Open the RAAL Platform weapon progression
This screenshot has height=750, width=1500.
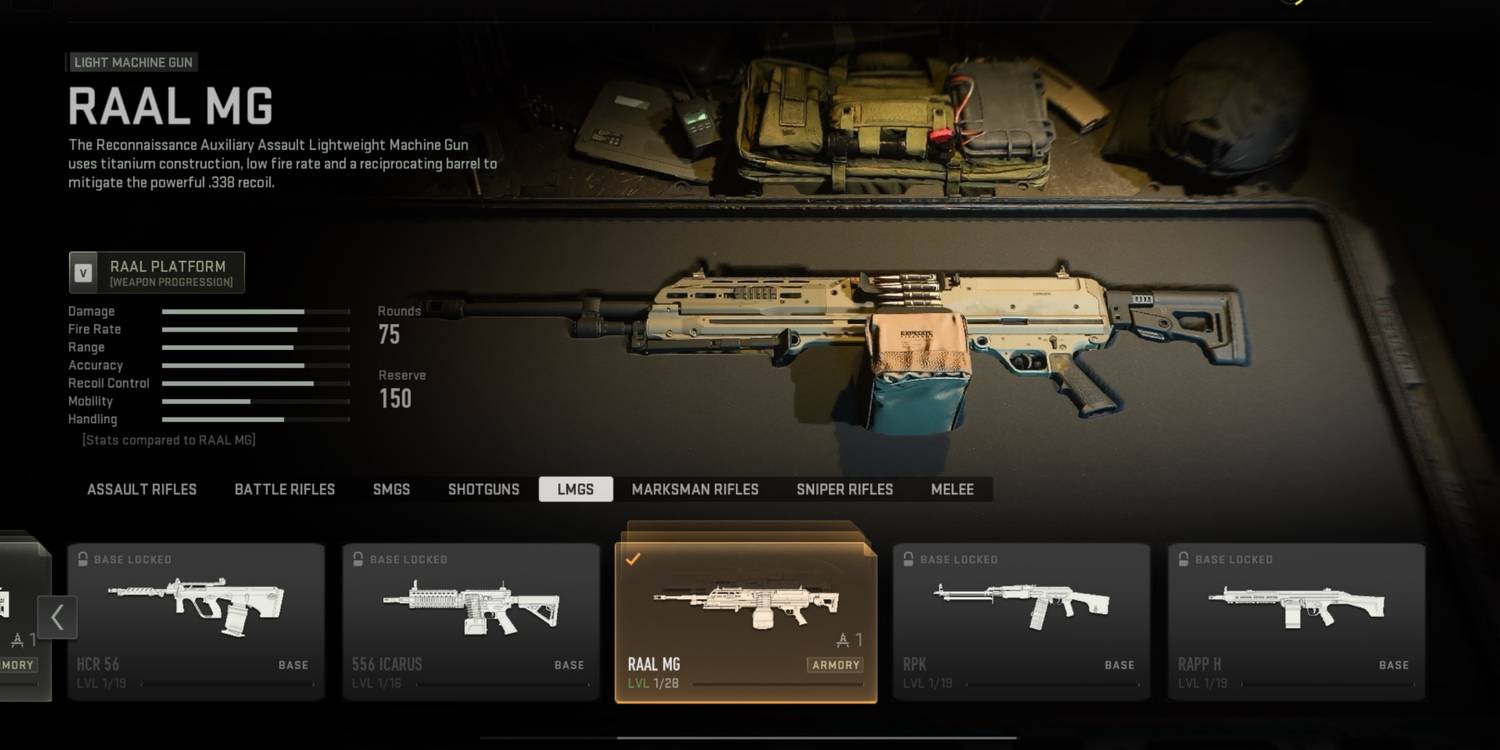pyautogui.click(x=157, y=272)
